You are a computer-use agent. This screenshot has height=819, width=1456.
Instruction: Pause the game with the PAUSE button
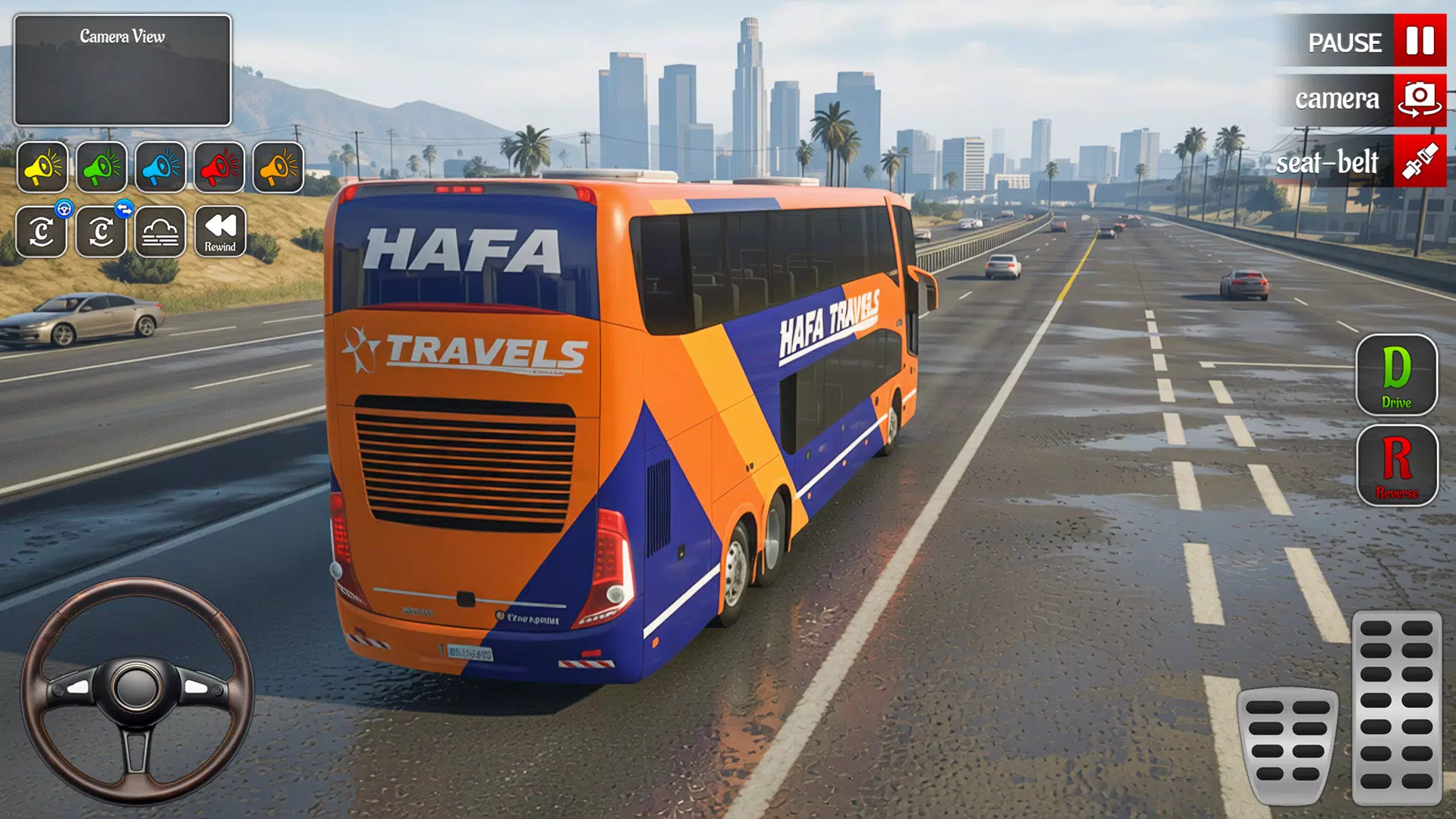pos(1419,42)
